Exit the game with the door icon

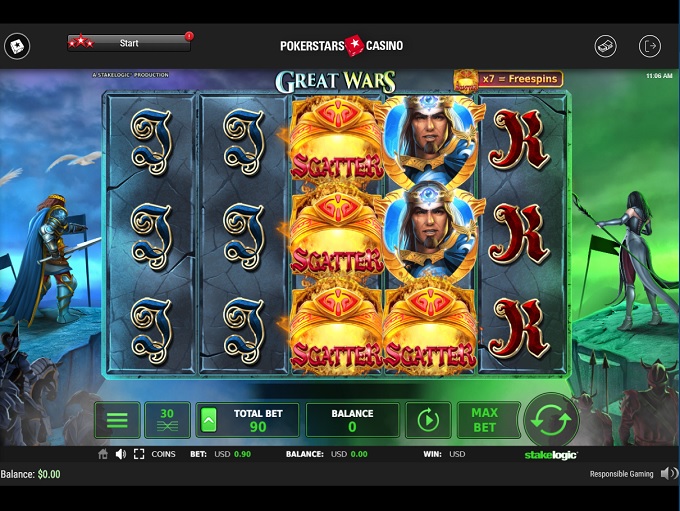pos(650,46)
